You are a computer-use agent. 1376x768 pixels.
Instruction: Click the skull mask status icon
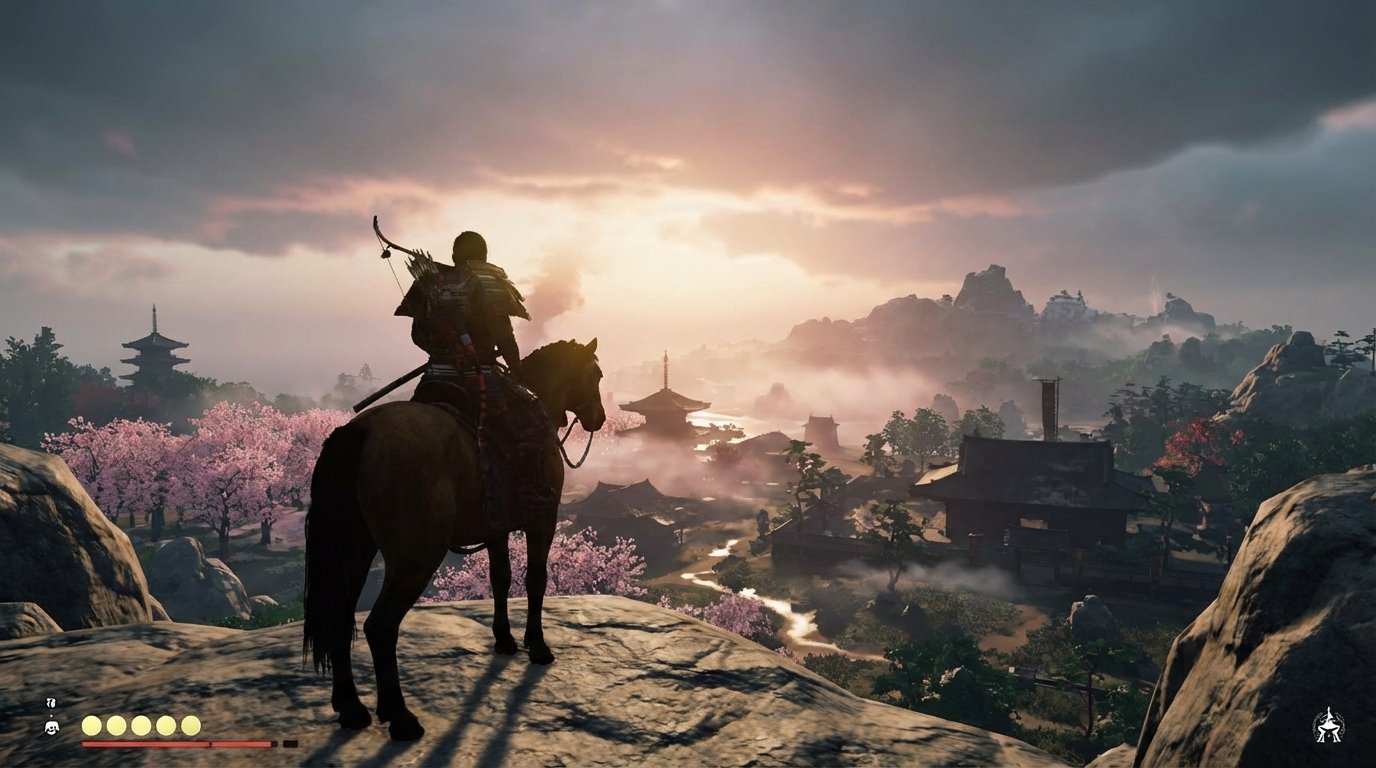pyautogui.click(x=52, y=726)
